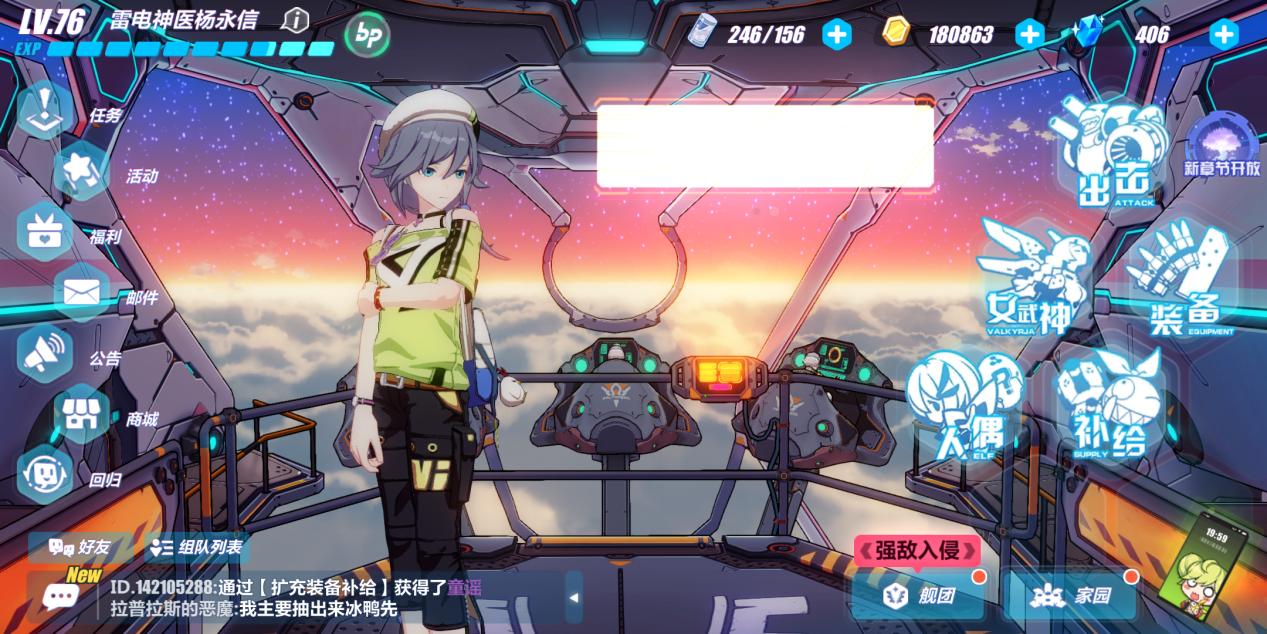Open the 舰团 armada button
This screenshot has height=634, width=1267.
click(x=920, y=596)
